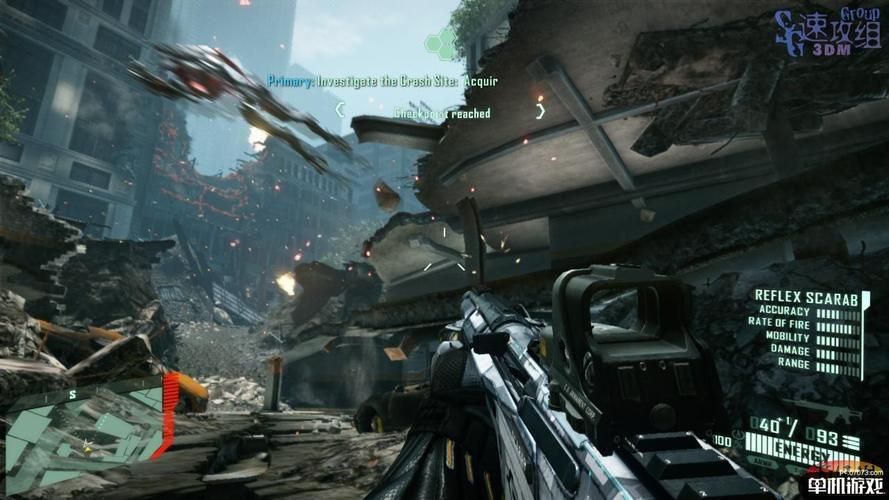Select the Primary objective tracker text
Viewport: 889px width, 500px height.
382,80
